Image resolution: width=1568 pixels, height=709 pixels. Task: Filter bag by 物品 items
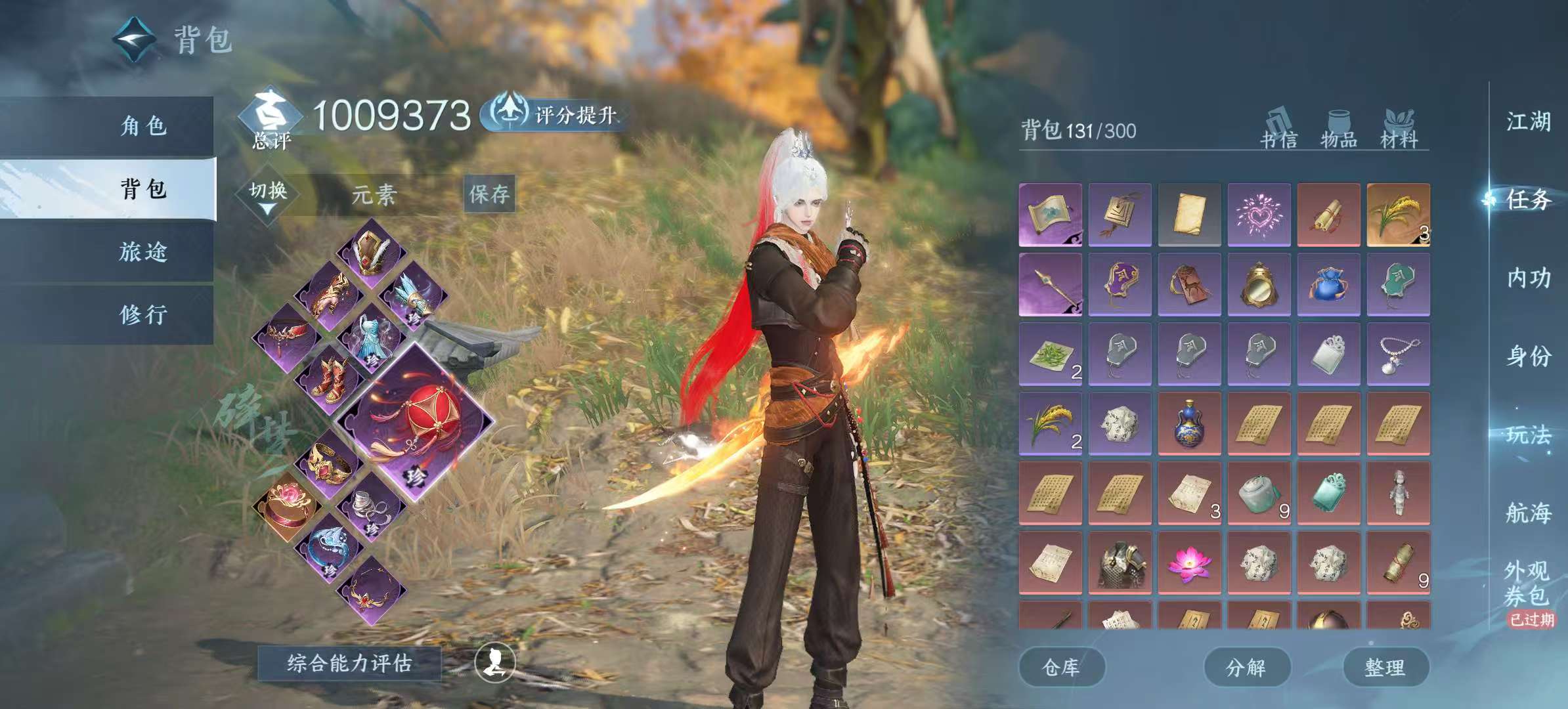[x=1339, y=129]
